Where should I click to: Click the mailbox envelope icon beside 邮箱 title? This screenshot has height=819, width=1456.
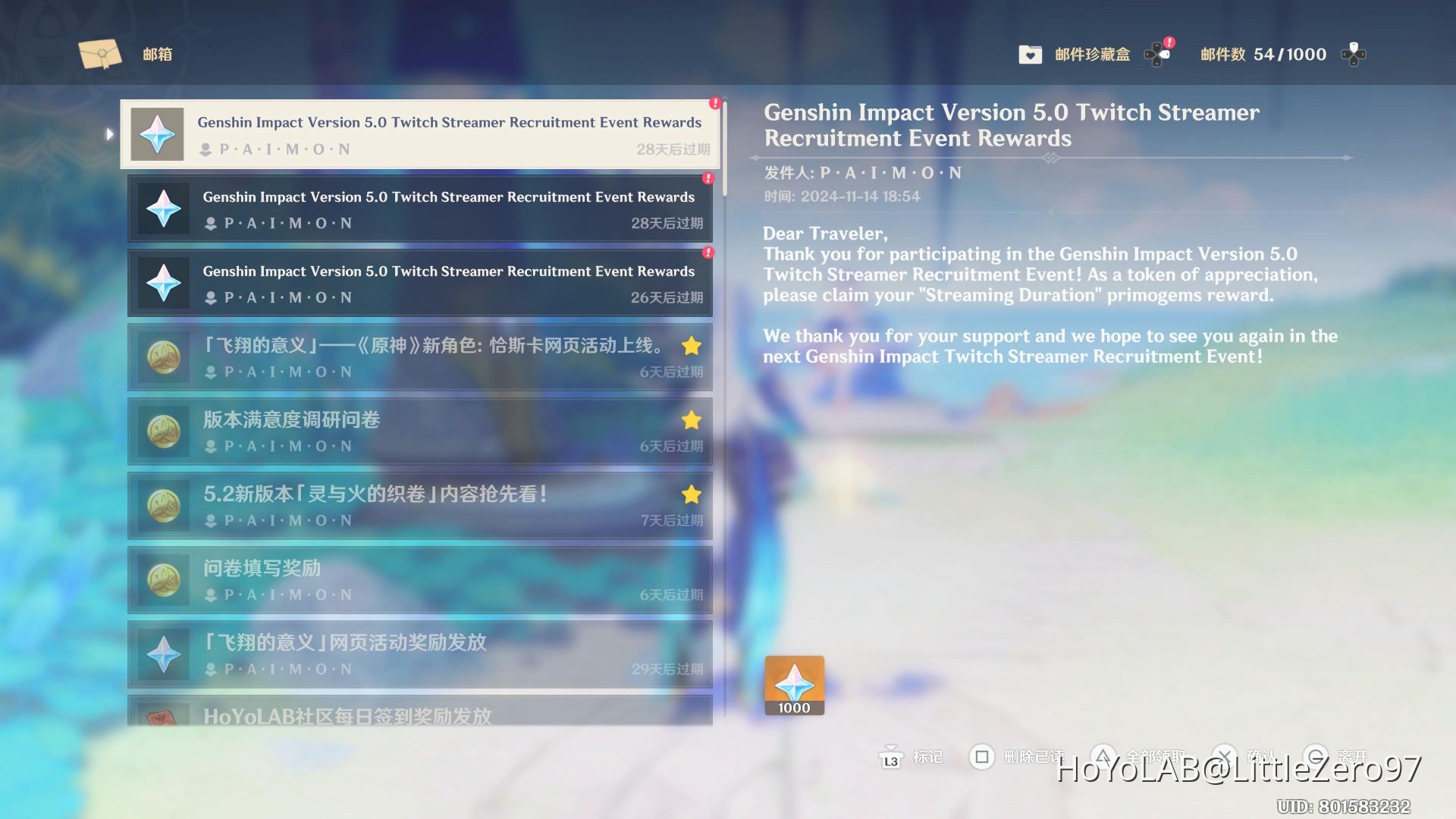pos(99,53)
